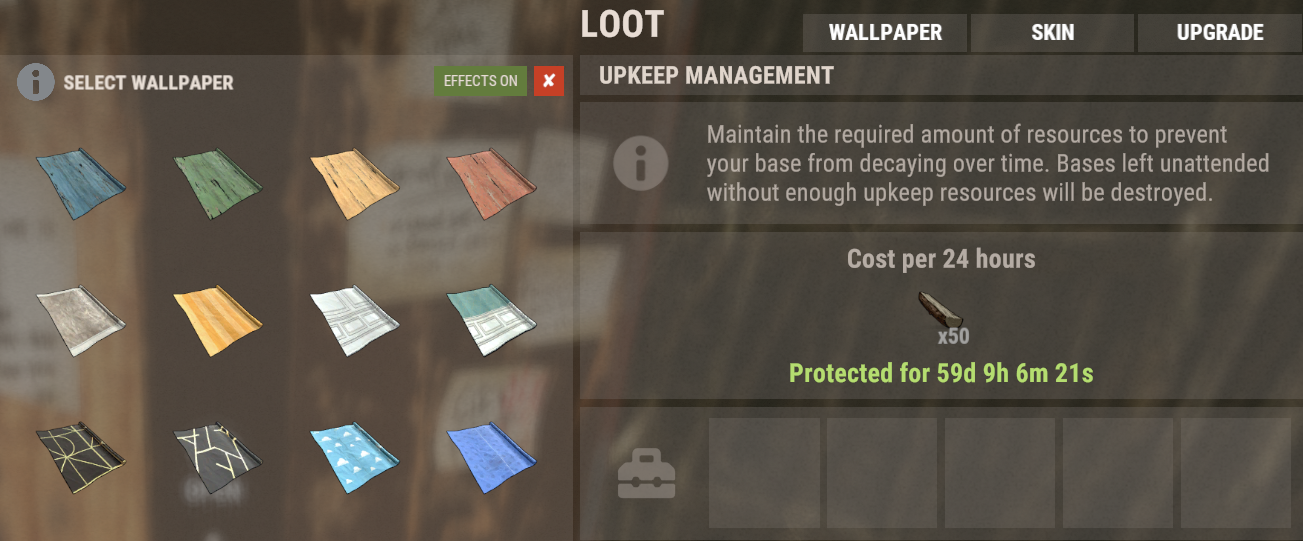
Task: Open the Skin tab
Action: [x=1052, y=33]
